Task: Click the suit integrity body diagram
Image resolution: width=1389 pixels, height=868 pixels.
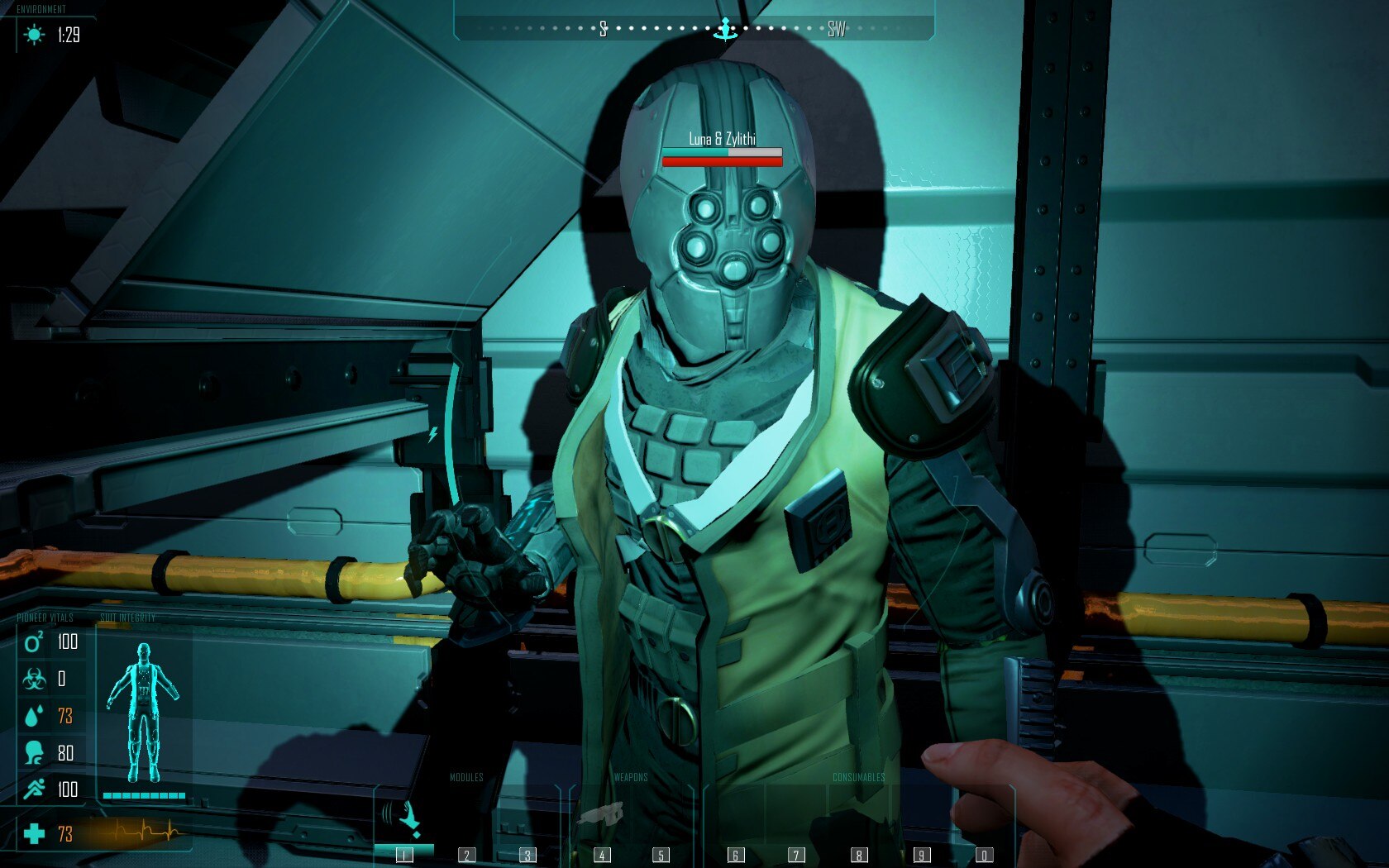Action: pyautogui.click(x=144, y=712)
